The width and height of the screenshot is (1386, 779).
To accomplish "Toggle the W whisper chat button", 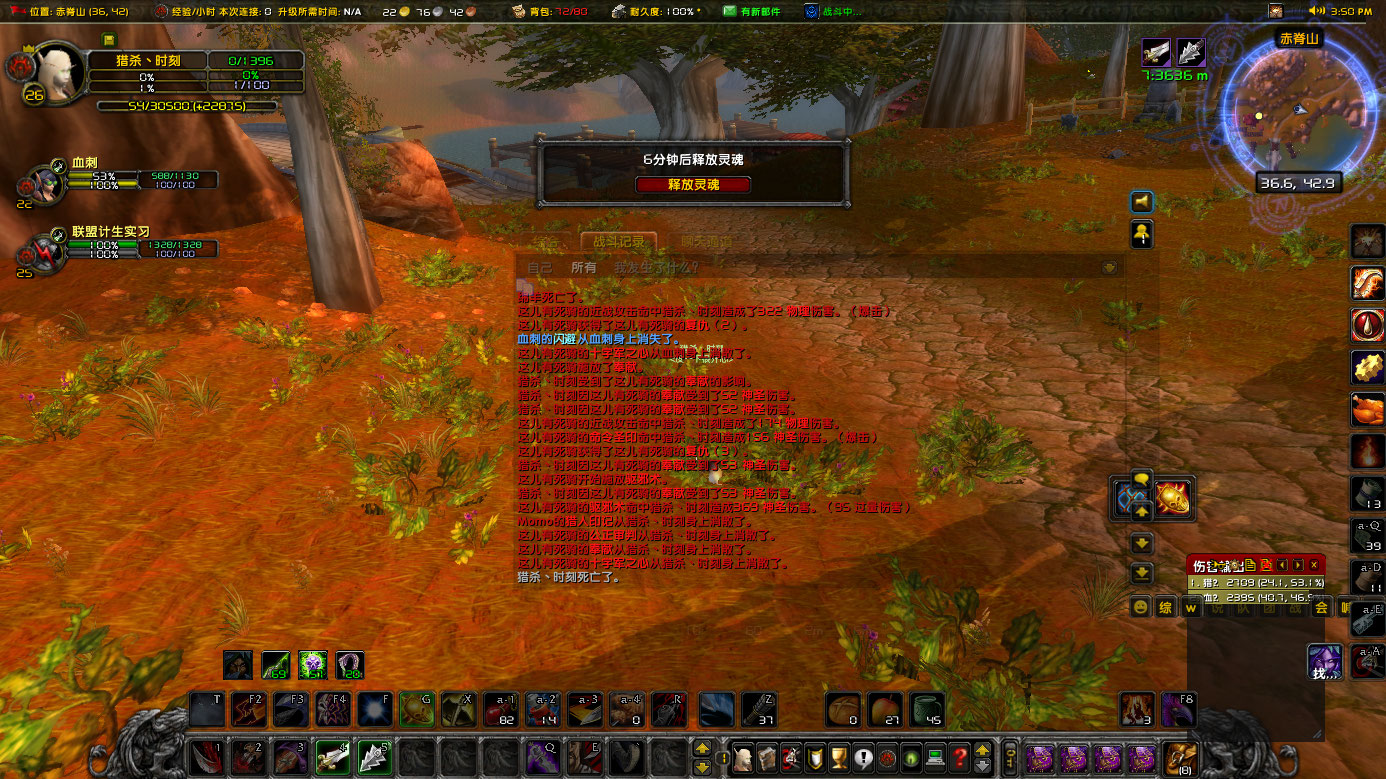I will coord(1191,607).
